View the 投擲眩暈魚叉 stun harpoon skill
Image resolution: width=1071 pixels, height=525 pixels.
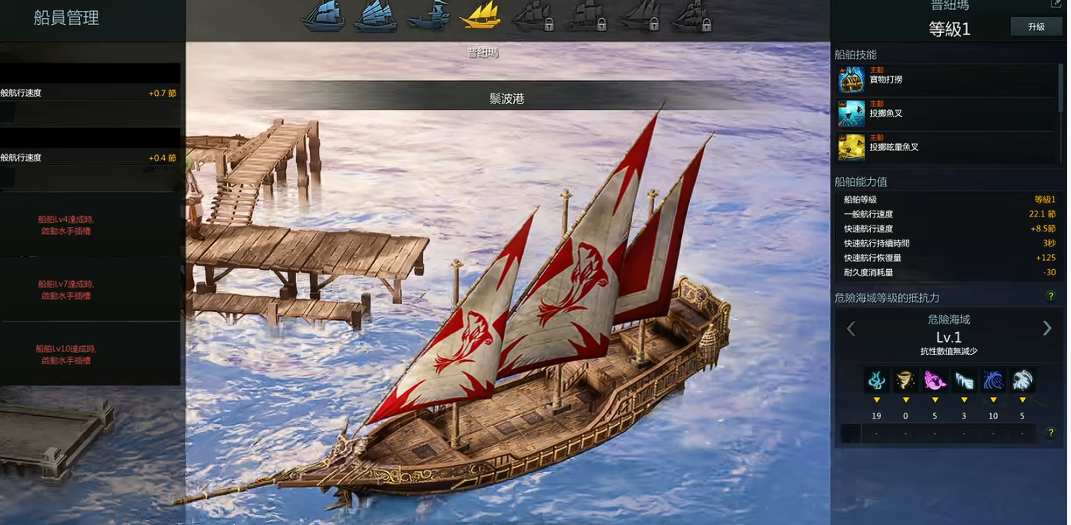coord(851,146)
